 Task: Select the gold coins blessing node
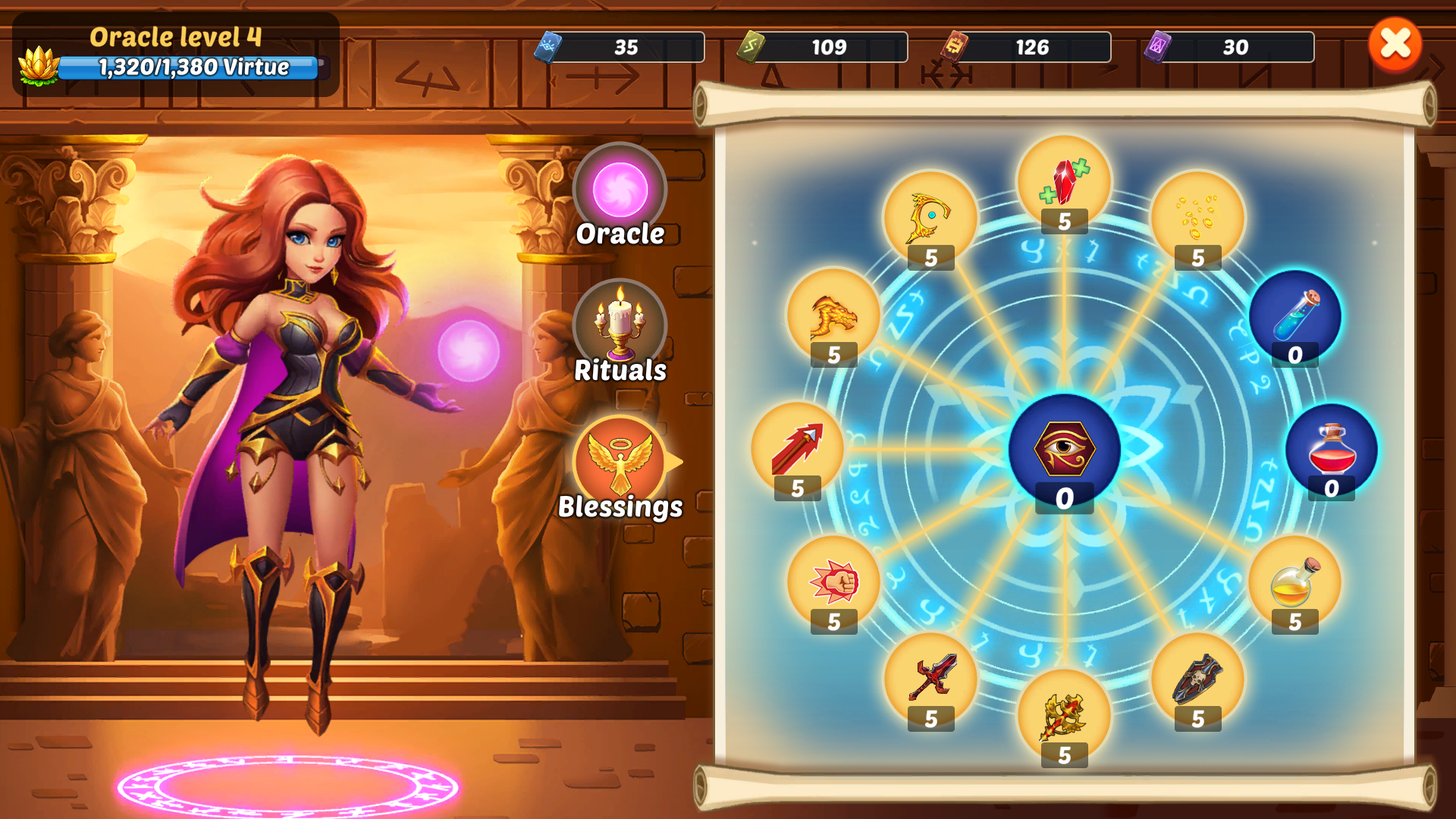[1197, 218]
